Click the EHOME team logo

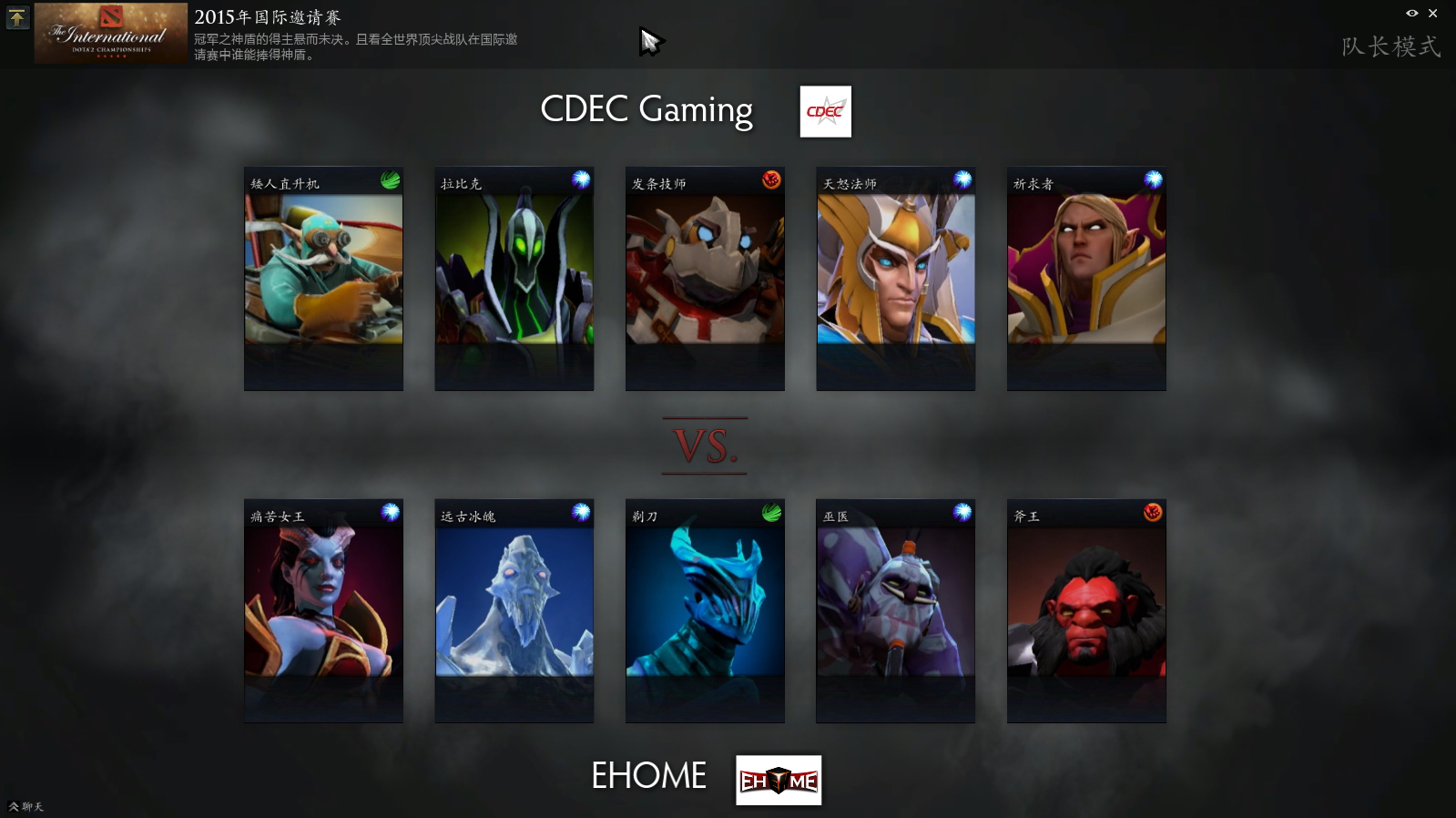[x=779, y=780]
